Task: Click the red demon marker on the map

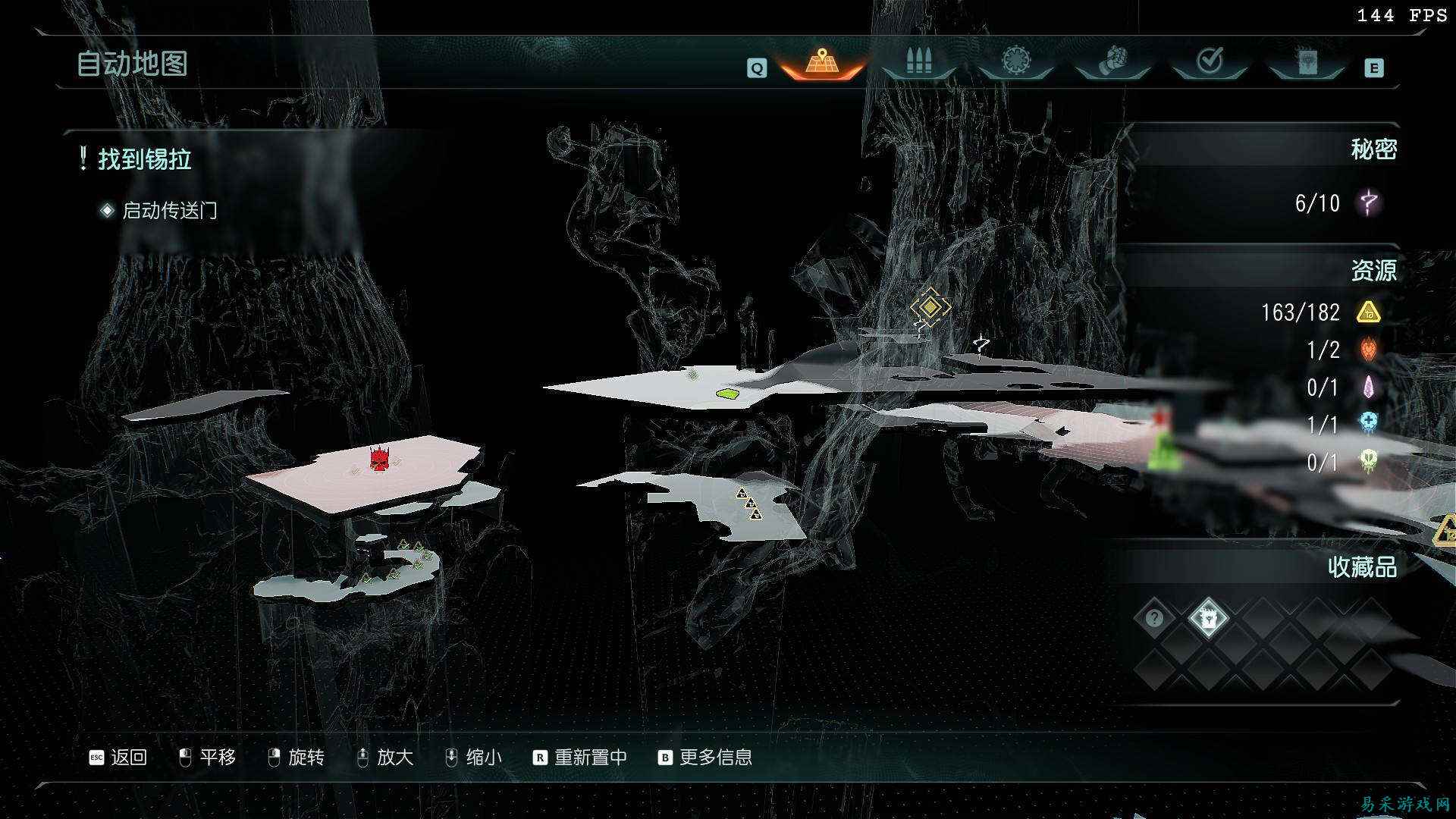Action: 379,458
